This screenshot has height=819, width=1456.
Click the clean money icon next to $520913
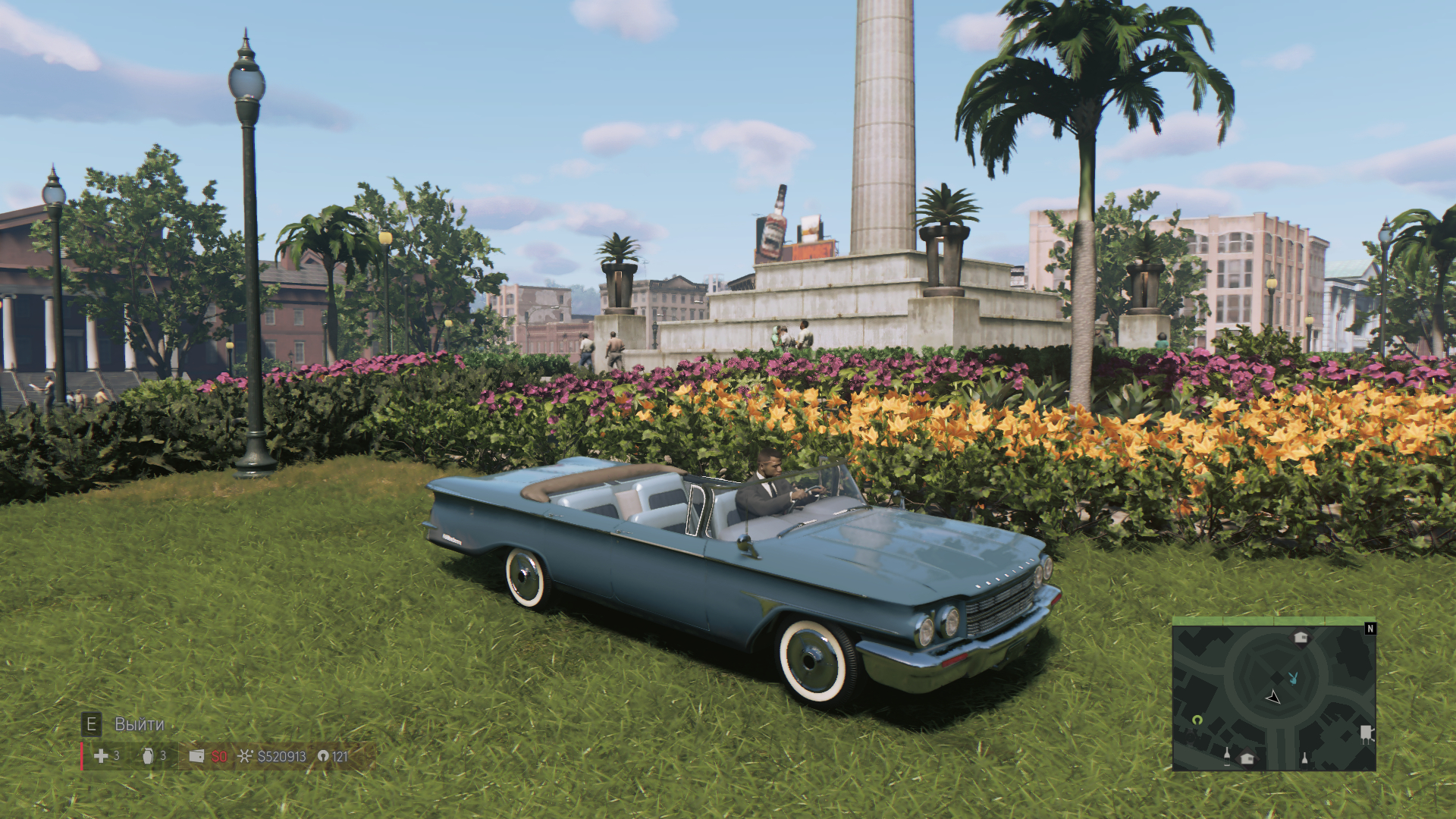tap(245, 756)
